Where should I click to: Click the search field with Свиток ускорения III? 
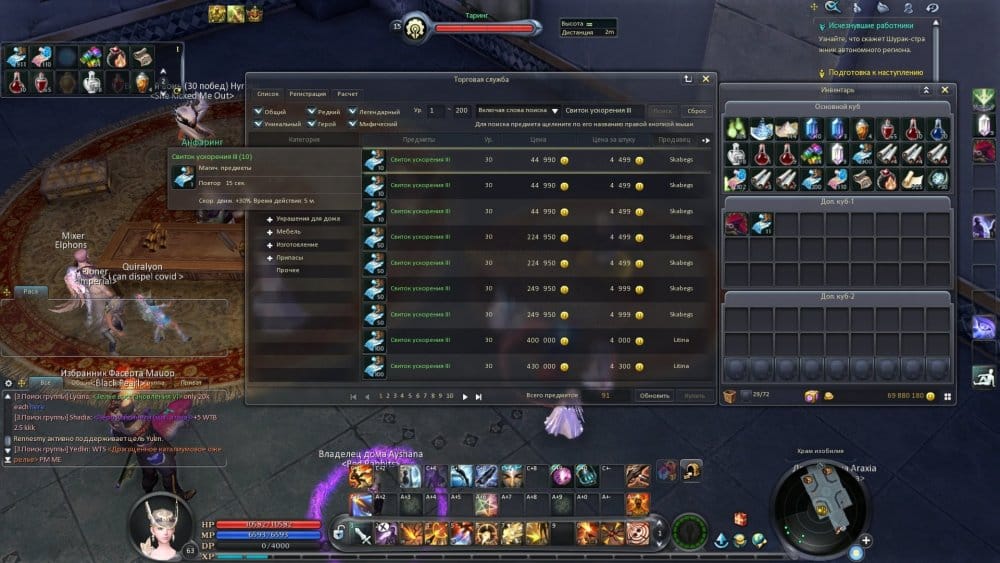pyautogui.click(x=602, y=110)
